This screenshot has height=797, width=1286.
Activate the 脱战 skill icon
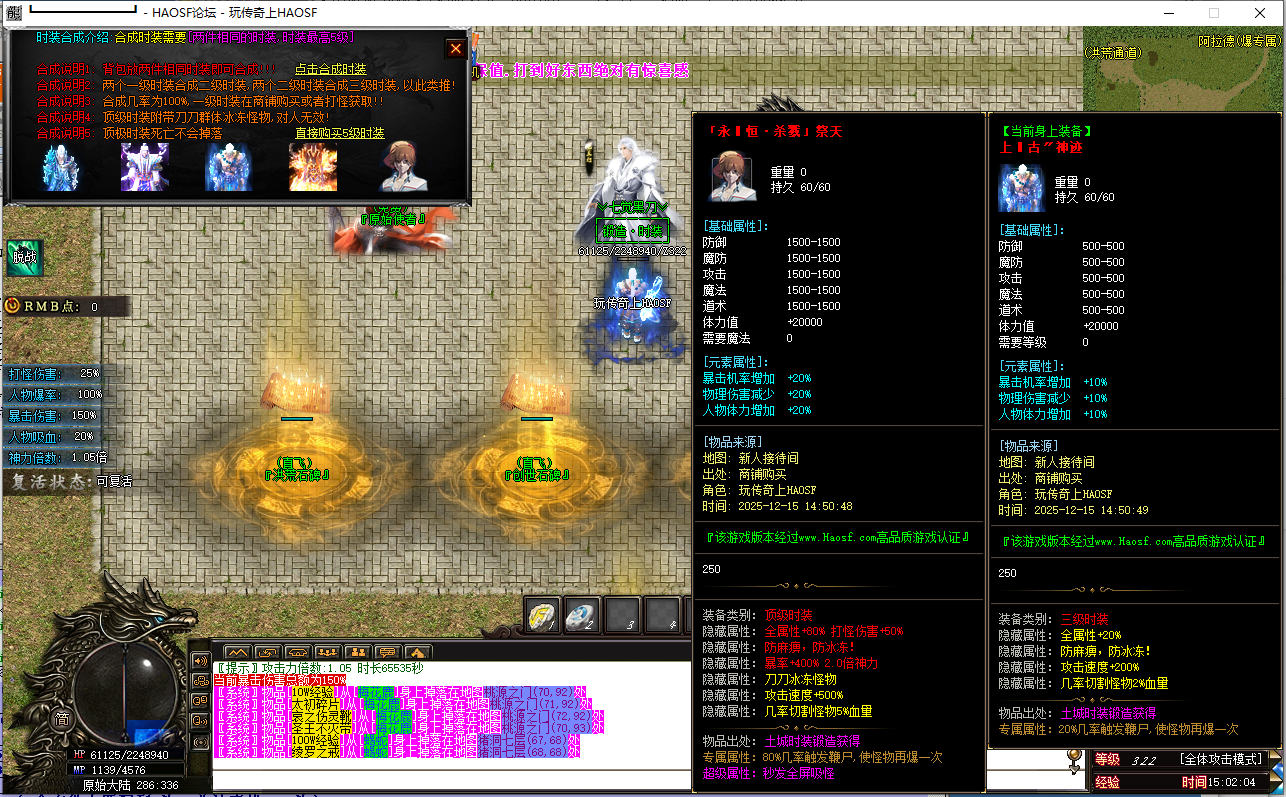pos(22,257)
